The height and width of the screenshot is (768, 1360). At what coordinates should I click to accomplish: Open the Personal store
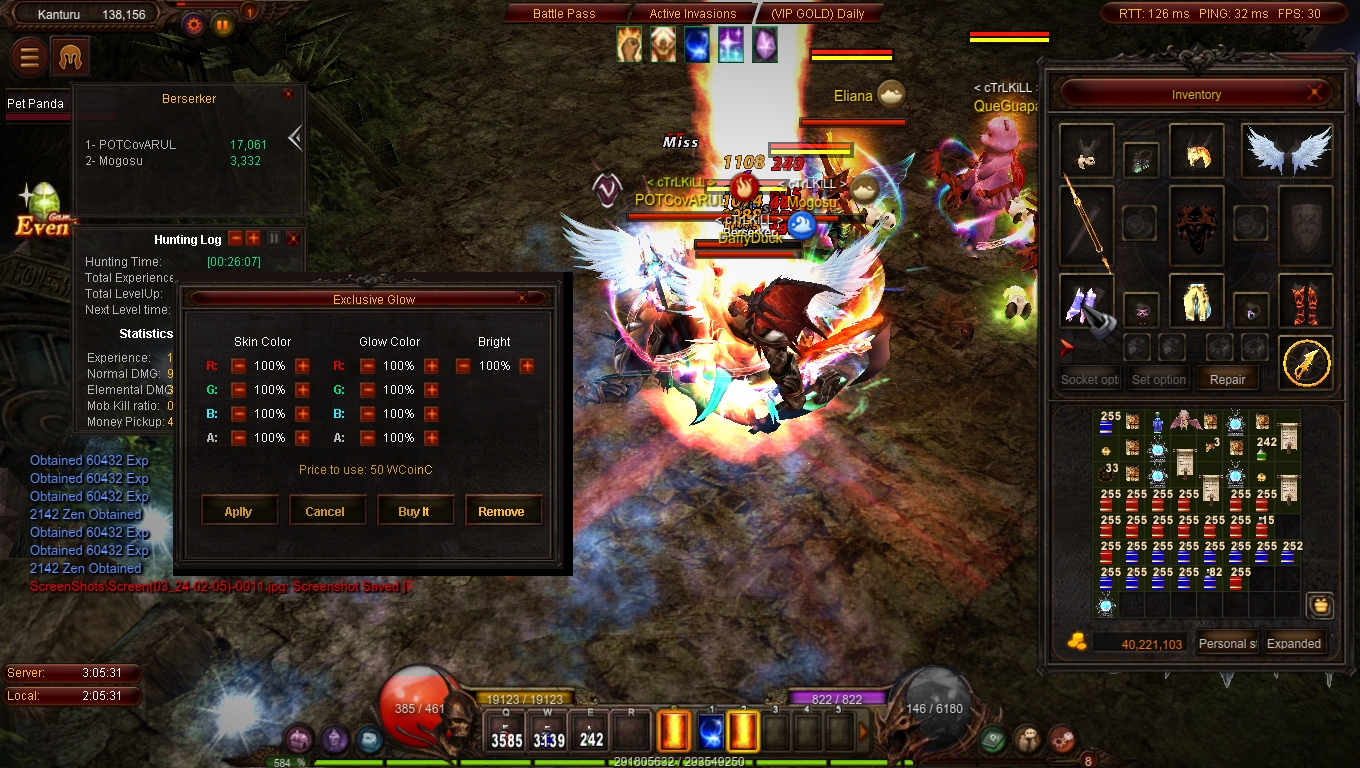pos(1227,643)
